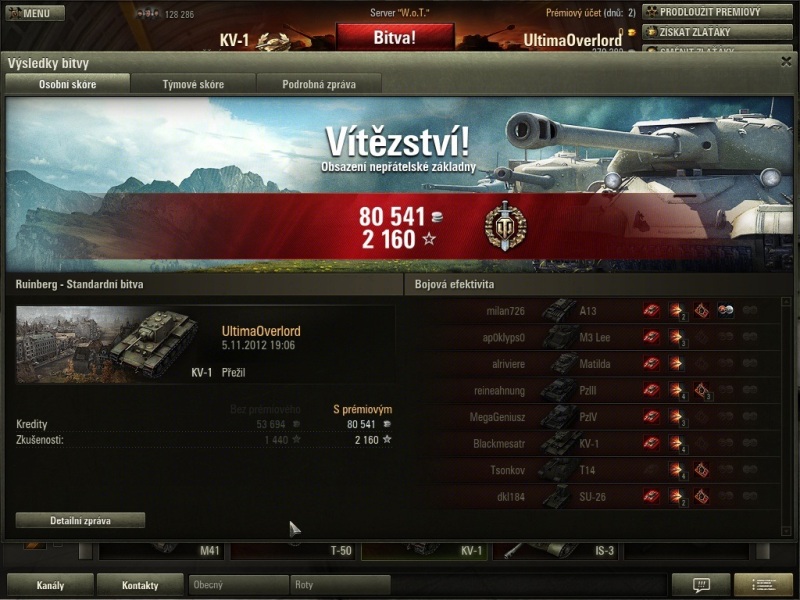Select the T-50 tank in carousel

294,551
